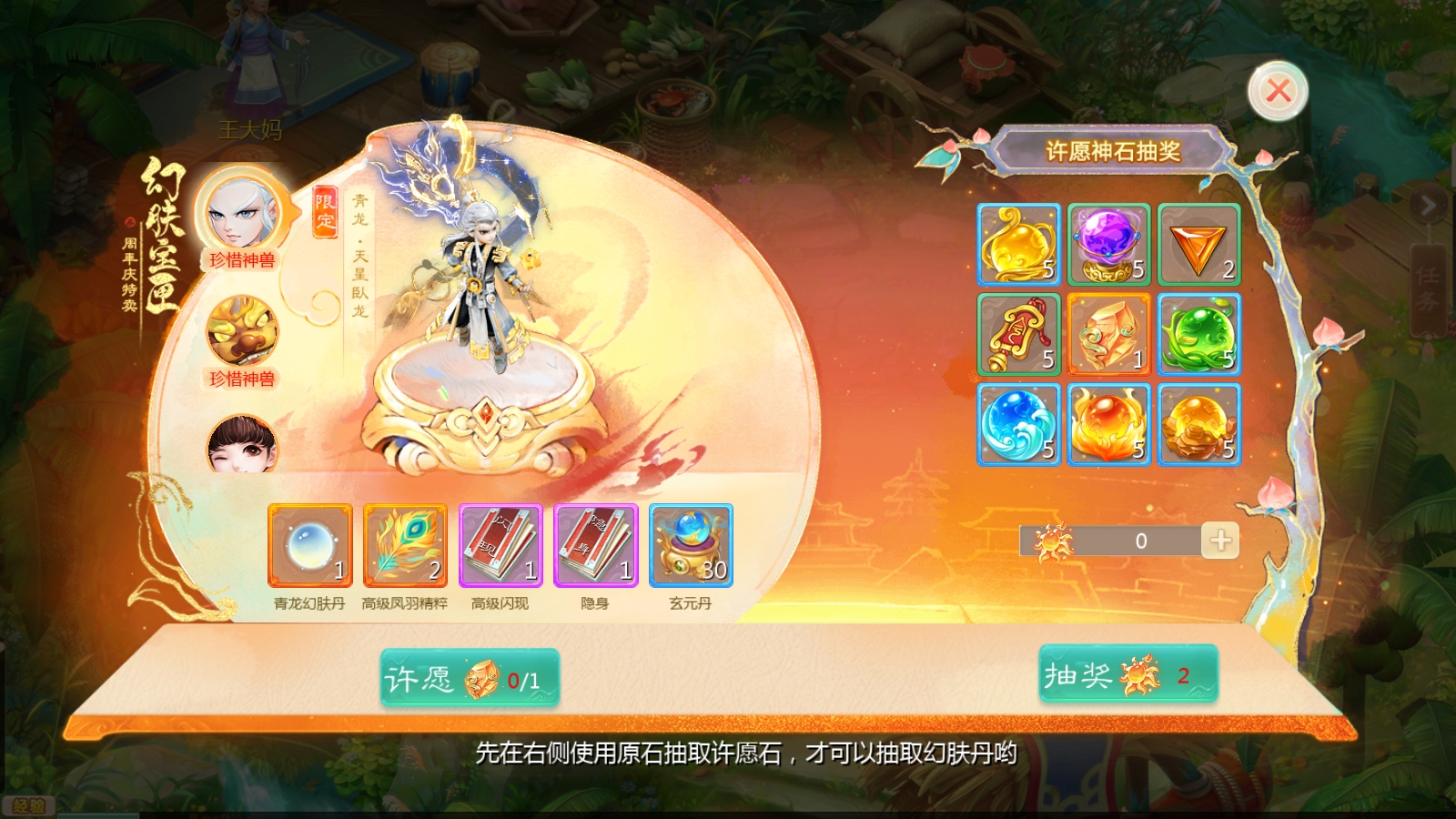
Task: Click the purple orb wish stone icon
Action: (x=1109, y=245)
